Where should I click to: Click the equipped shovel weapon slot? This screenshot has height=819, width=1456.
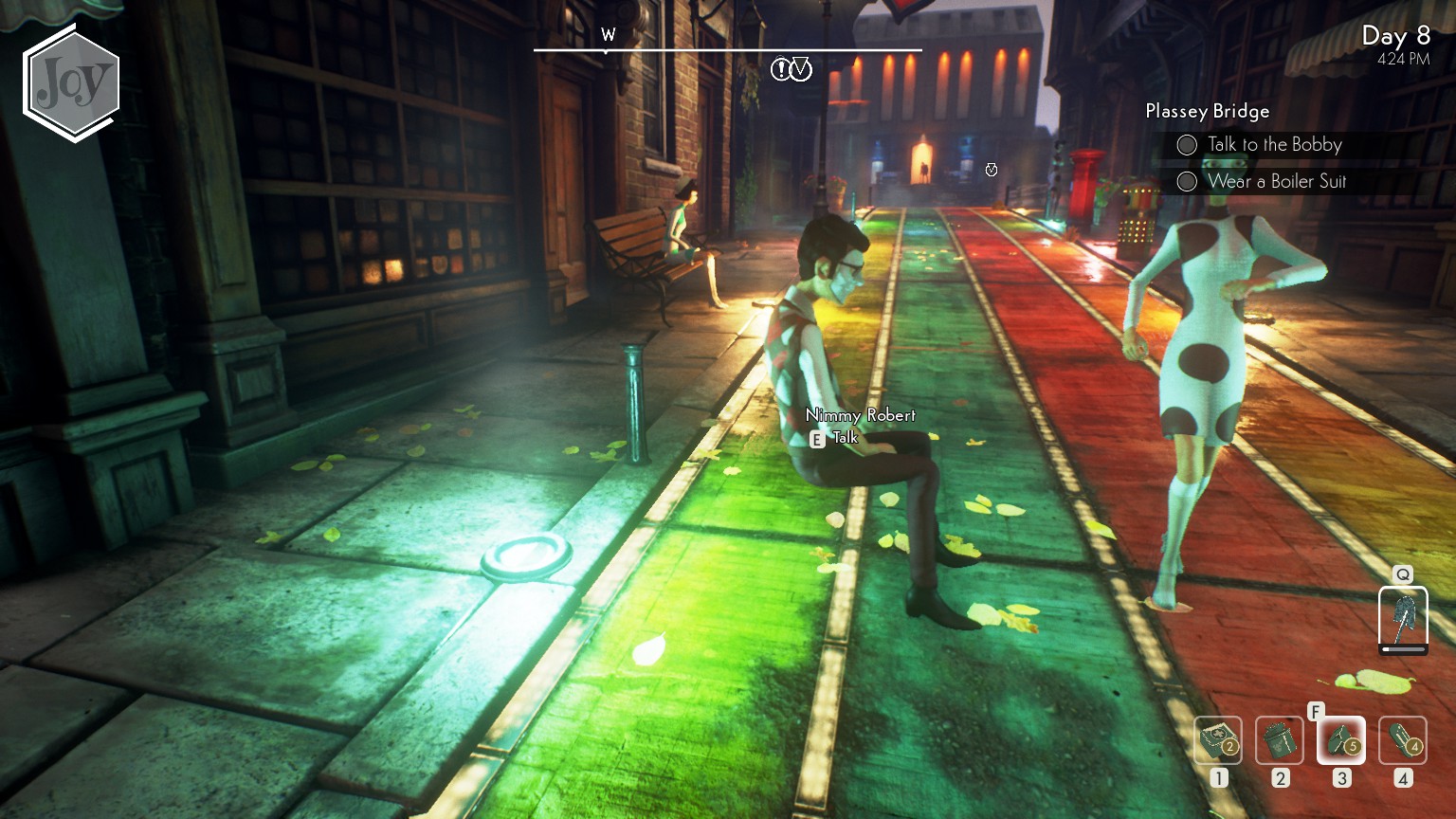tap(1403, 618)
